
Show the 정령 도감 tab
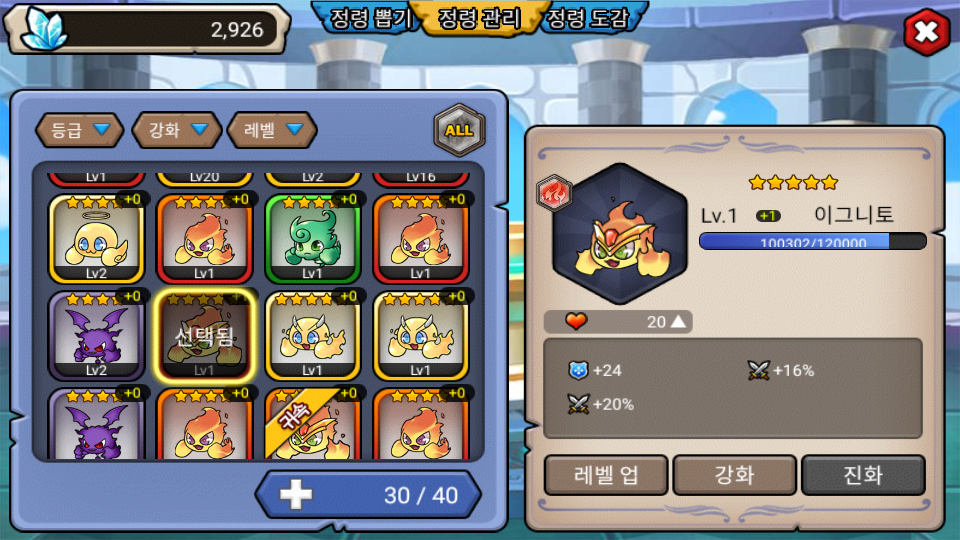click(591, 18)
